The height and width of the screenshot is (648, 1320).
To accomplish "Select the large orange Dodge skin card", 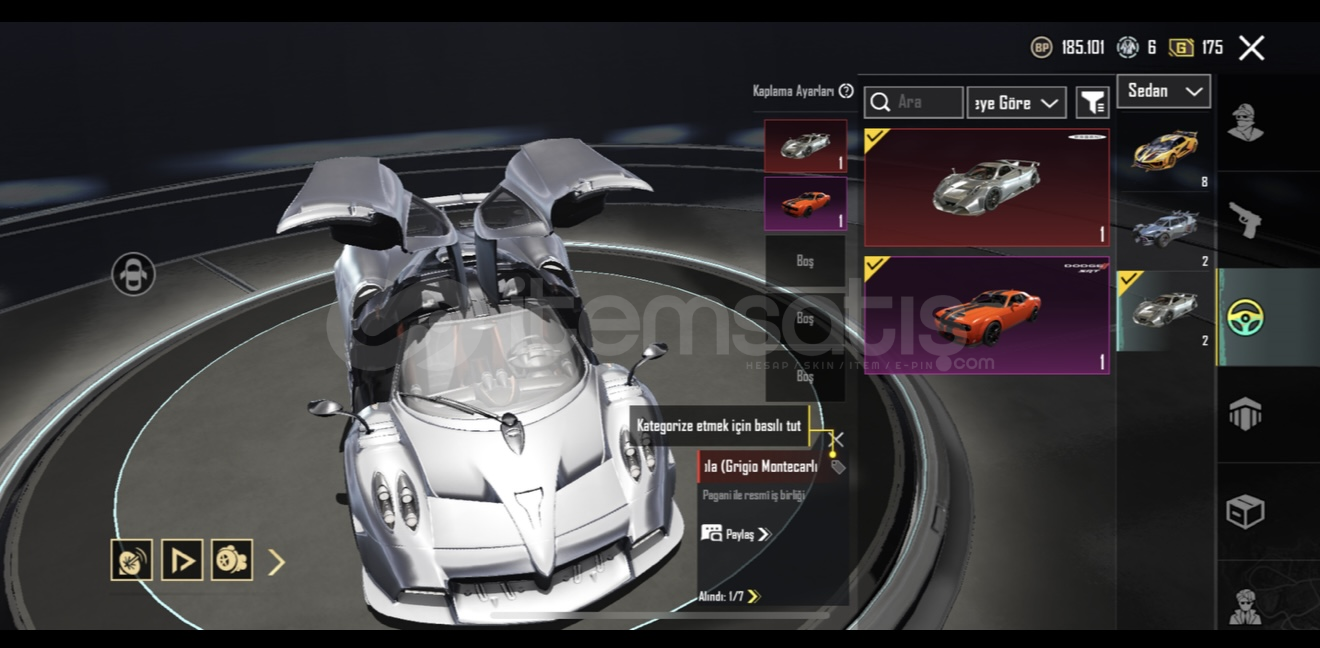I will (986, 315).
